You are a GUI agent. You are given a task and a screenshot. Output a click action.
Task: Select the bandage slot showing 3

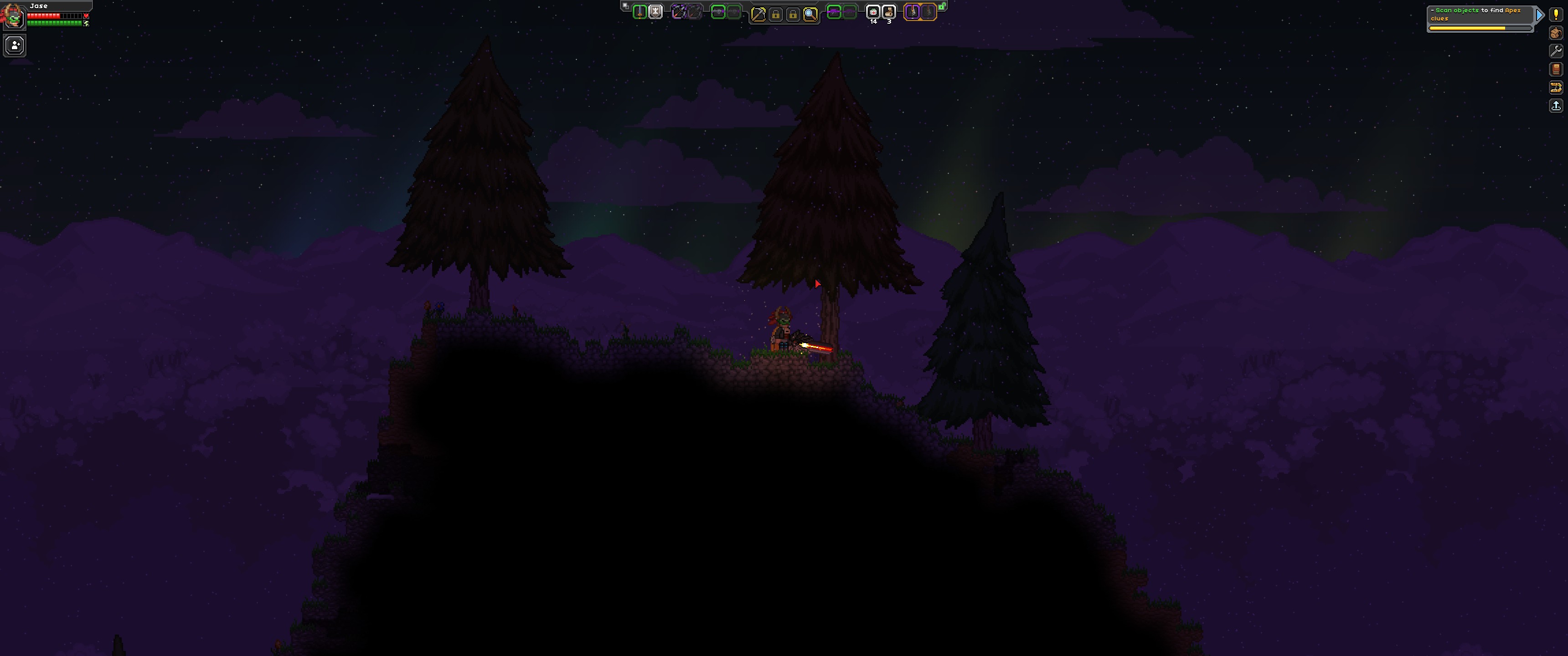[x=889, y=11]
